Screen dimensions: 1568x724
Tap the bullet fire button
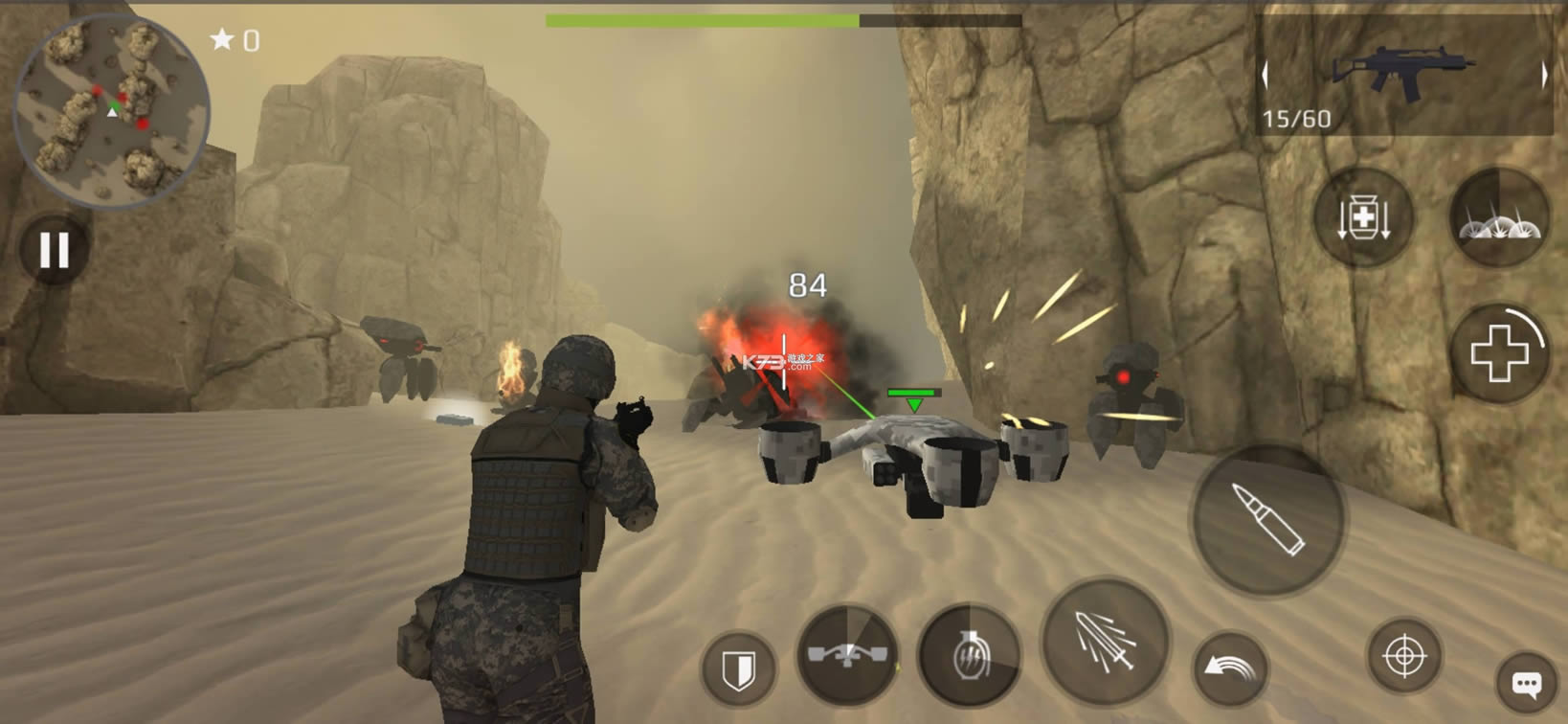pos(1267,520)
